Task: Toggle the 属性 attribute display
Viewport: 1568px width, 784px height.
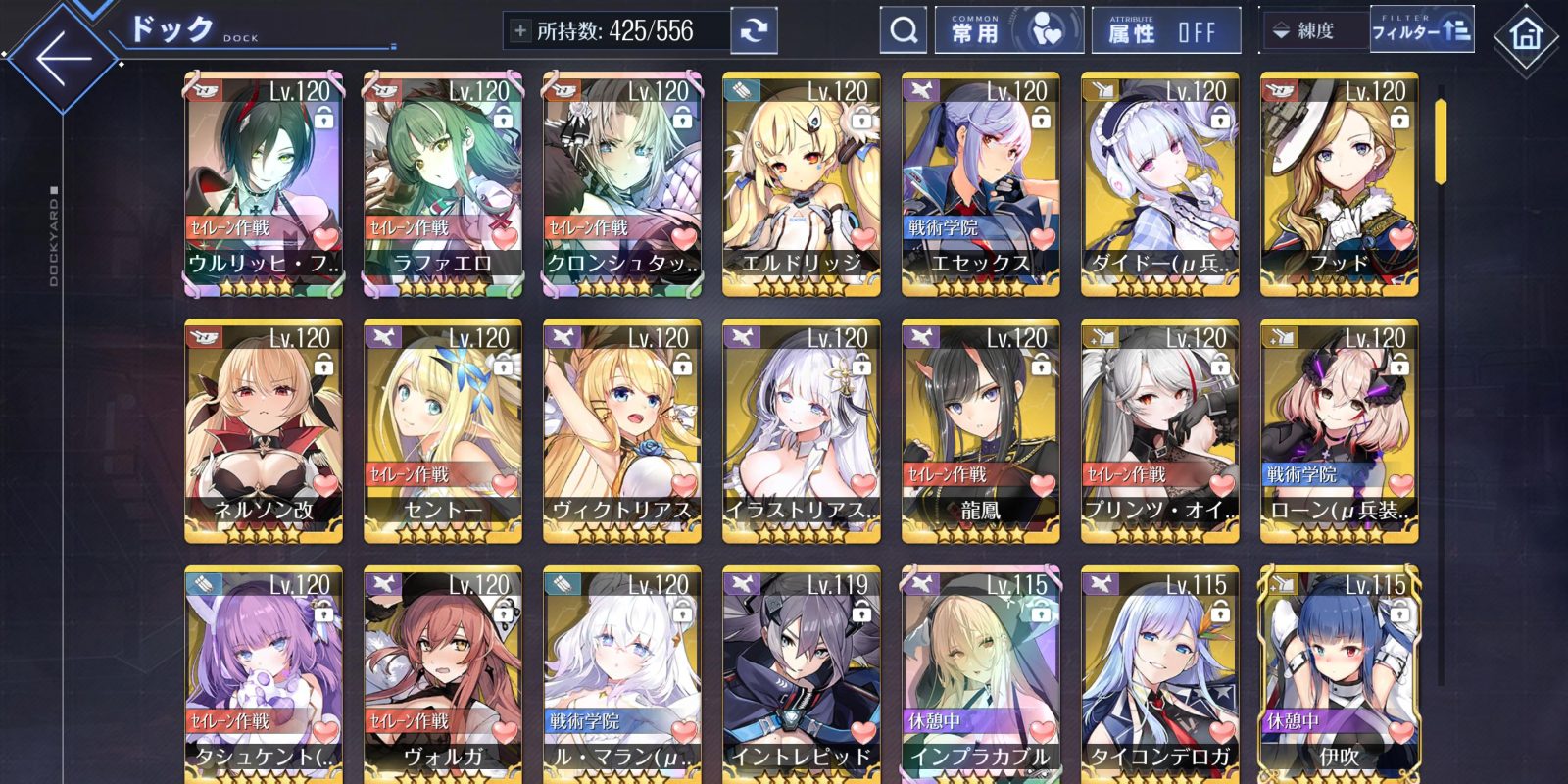Action: pos(1164,31)
